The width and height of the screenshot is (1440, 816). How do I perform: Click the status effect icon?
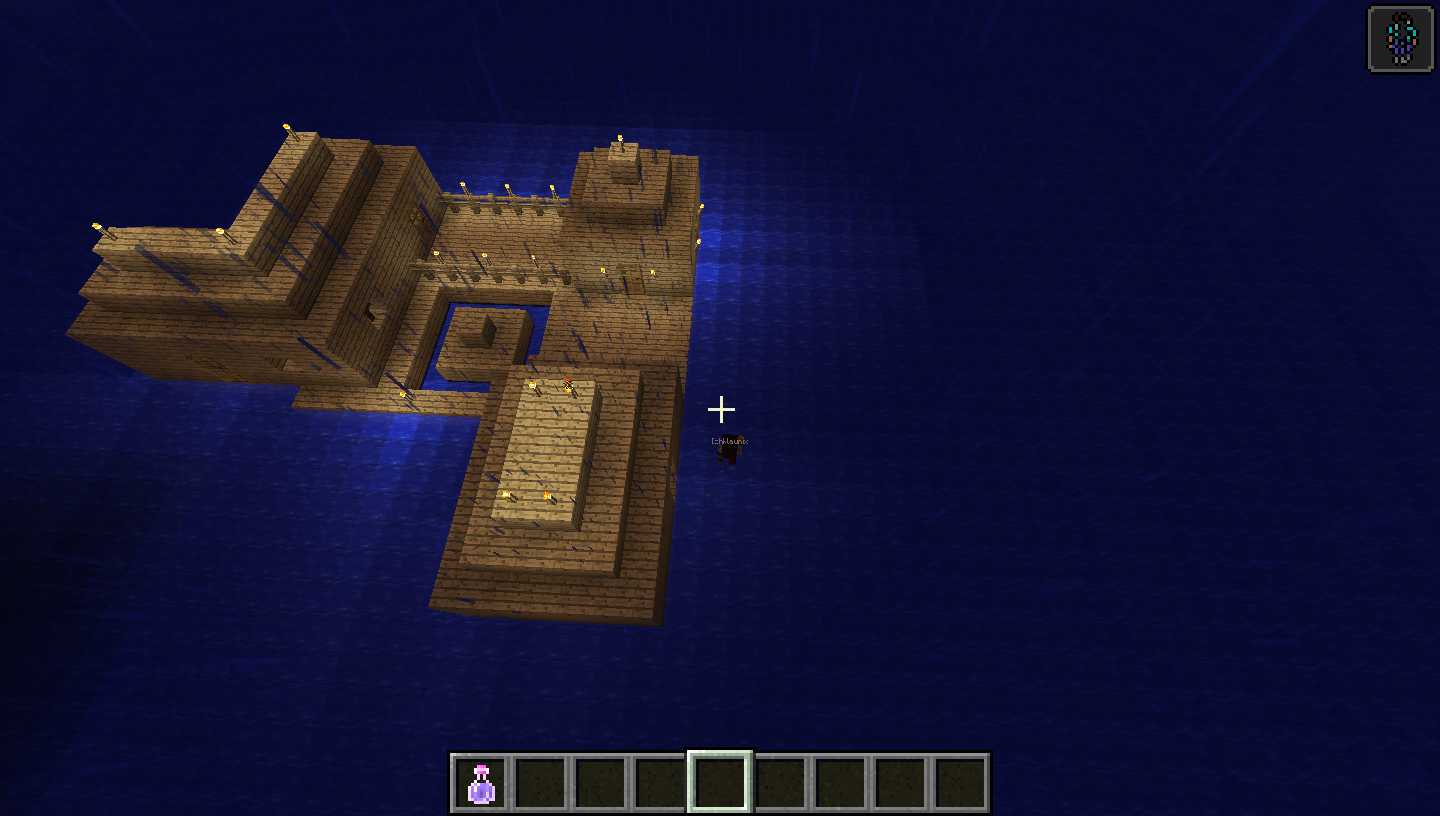click(x=1401, y=39)
